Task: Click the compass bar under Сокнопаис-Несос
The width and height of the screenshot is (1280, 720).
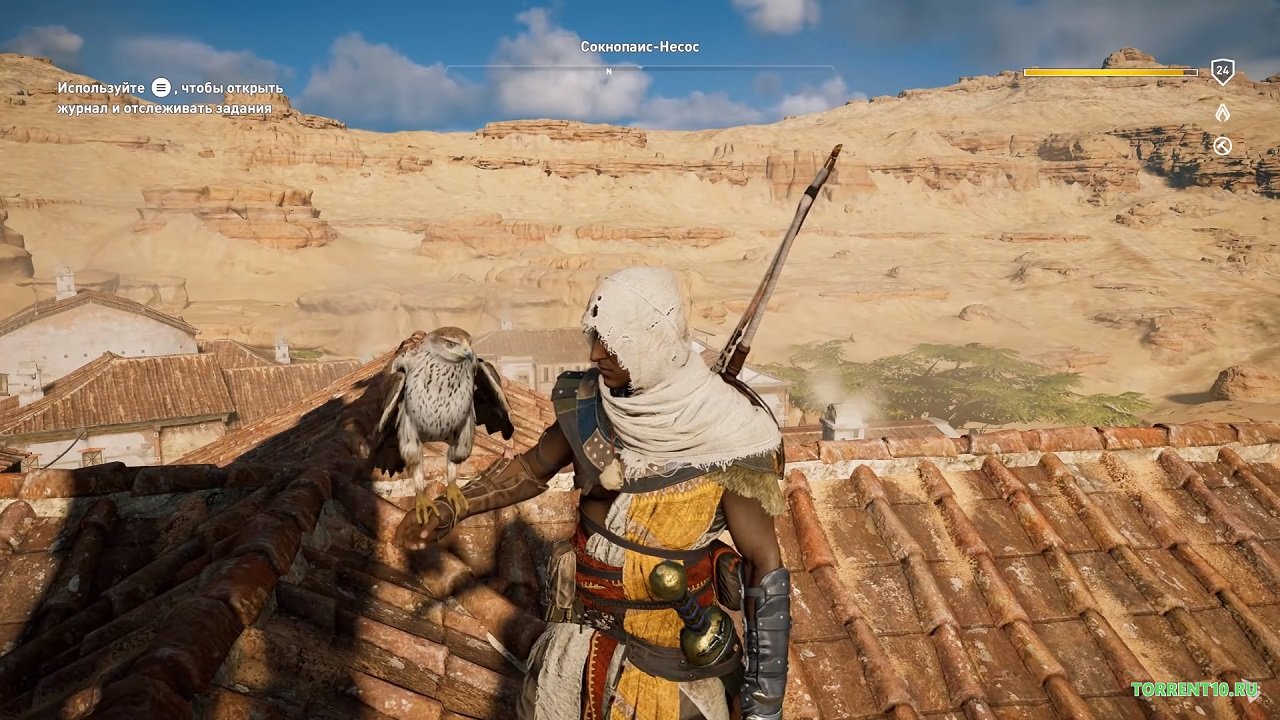Action: pos(640,69)
